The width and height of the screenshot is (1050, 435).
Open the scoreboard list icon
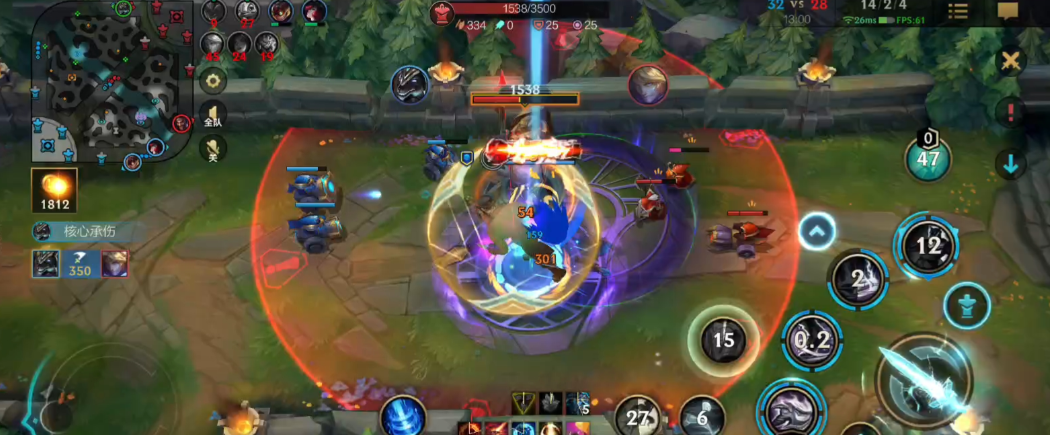[957, 11]
